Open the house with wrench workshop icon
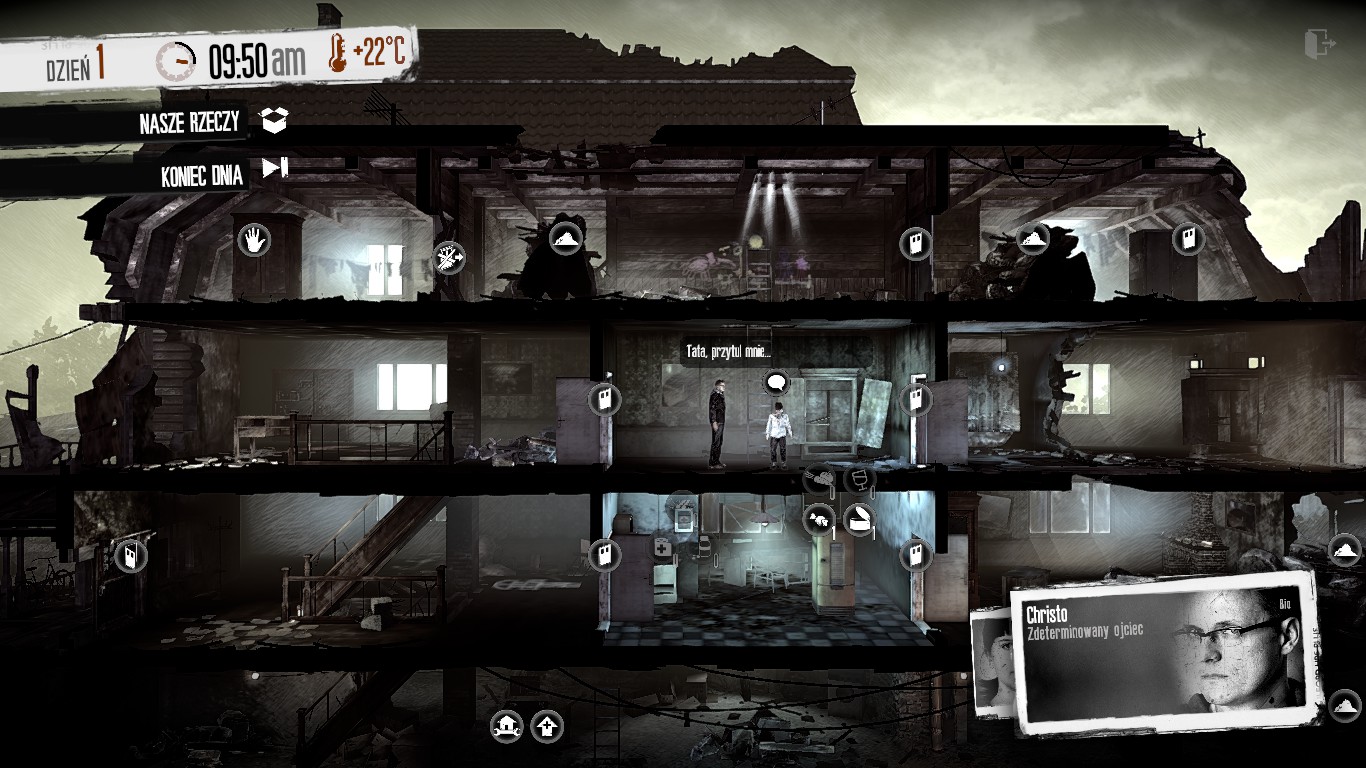This screenshot has height=768, width=1366. tap(507, 725)
